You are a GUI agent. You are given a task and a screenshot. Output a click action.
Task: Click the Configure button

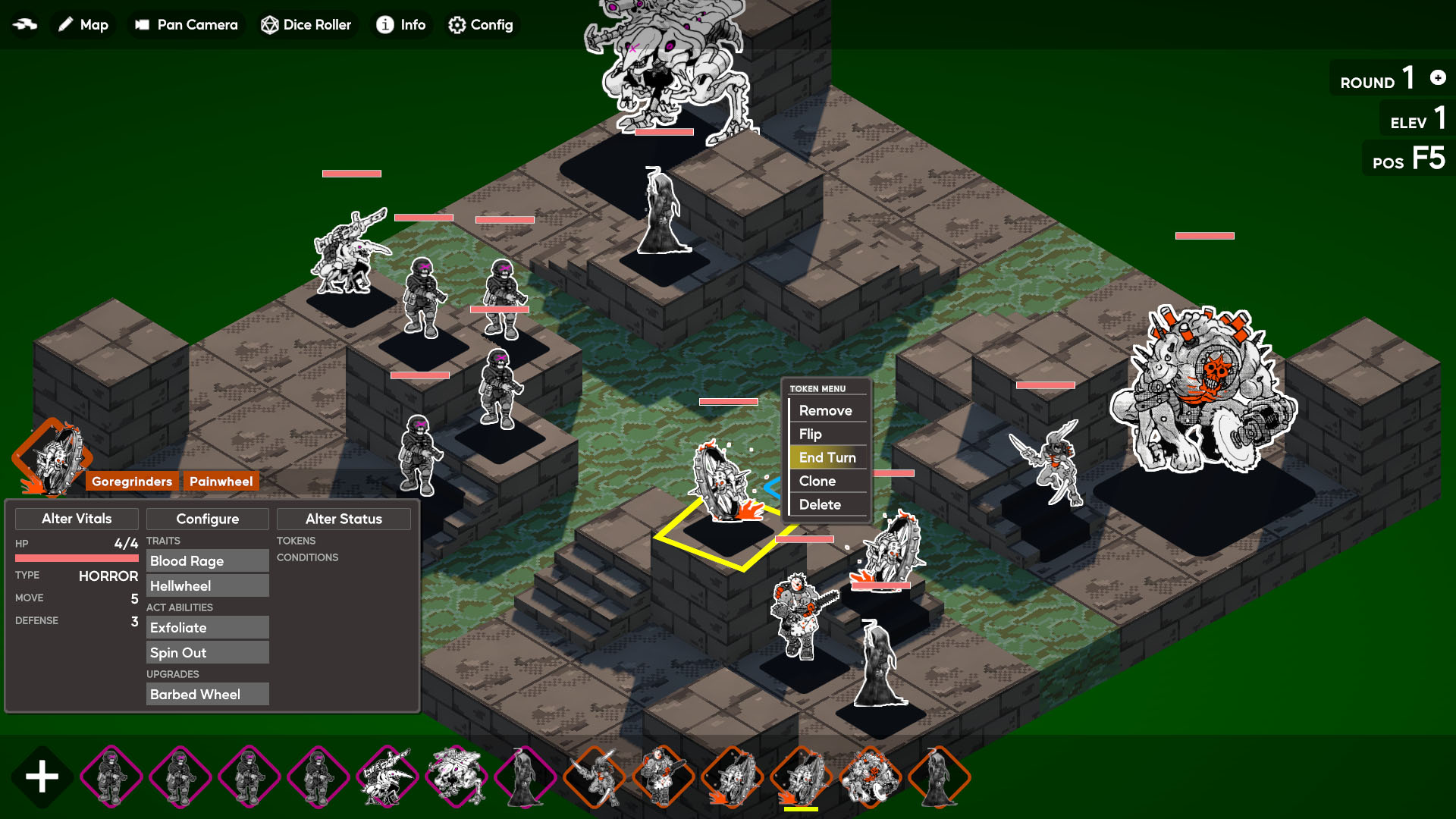207,519
